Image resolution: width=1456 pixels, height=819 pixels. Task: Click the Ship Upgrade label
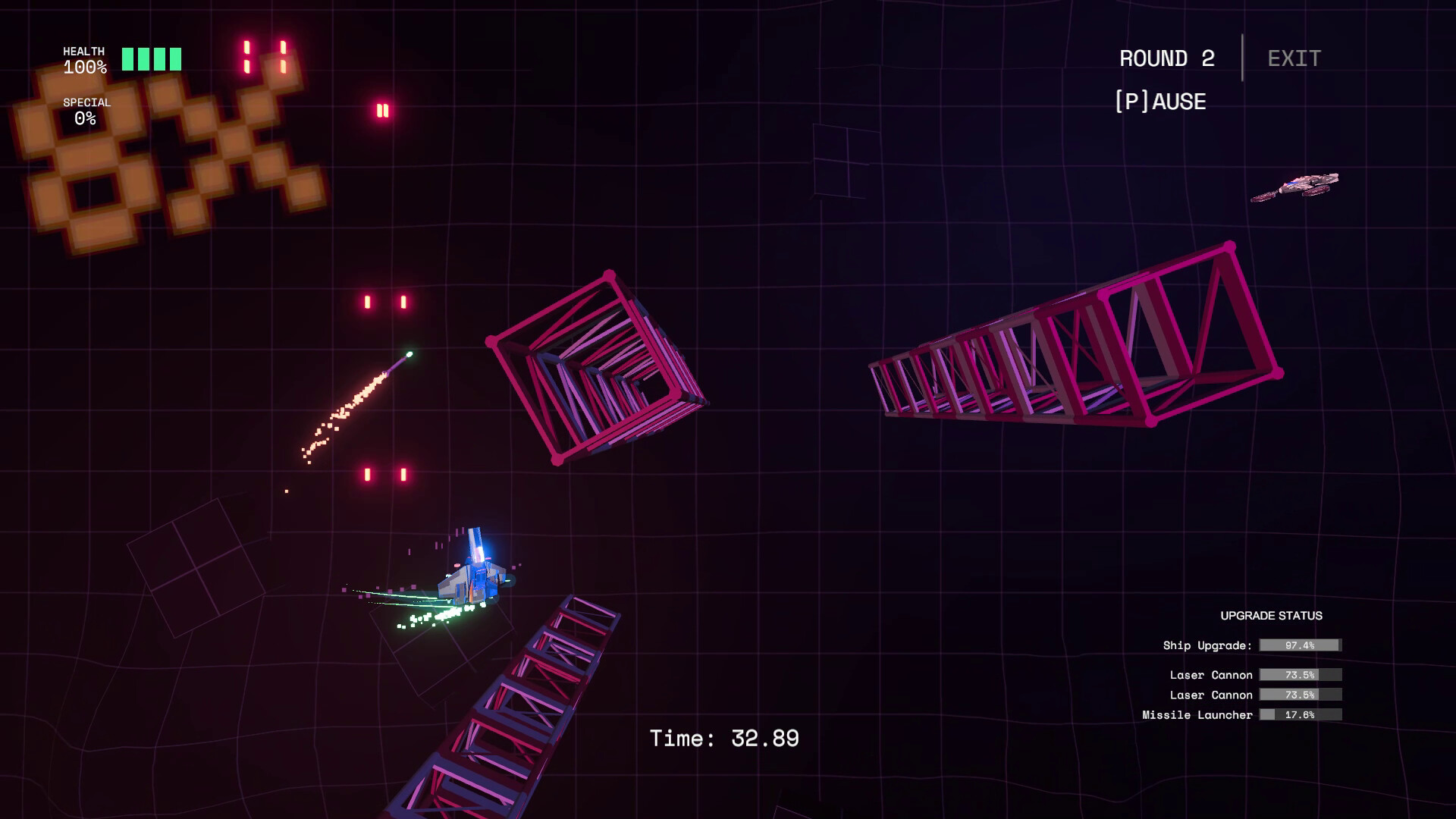(1205, 645)
